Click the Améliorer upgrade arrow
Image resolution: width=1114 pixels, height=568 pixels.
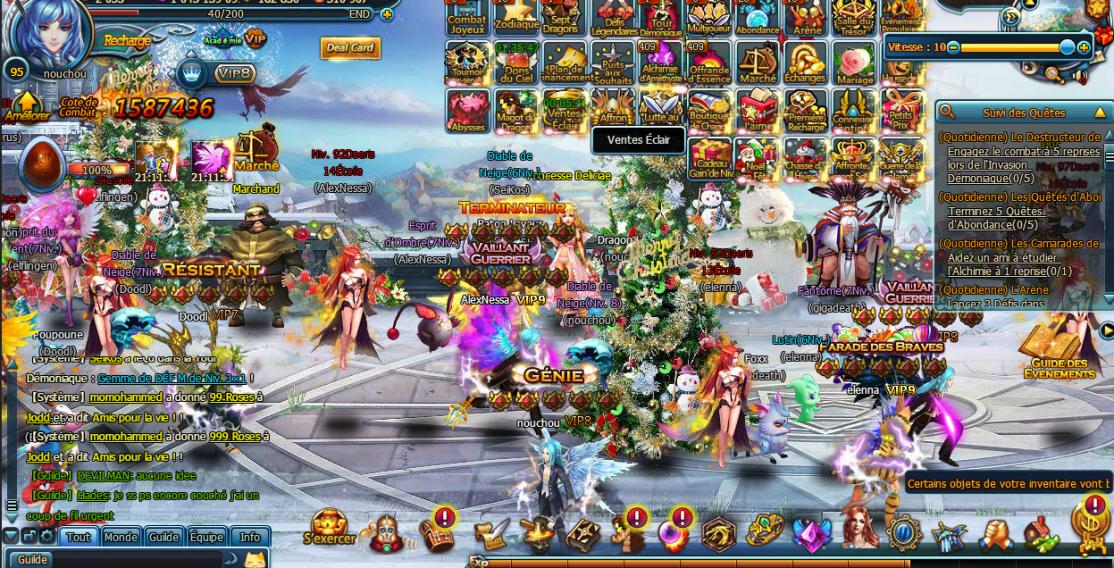click(x=26, y=106)
